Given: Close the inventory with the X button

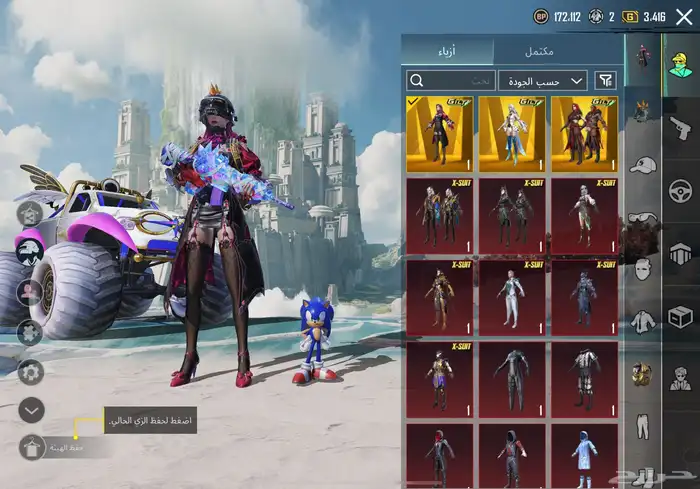Looking at the screenshot, I should coord(685,17).
